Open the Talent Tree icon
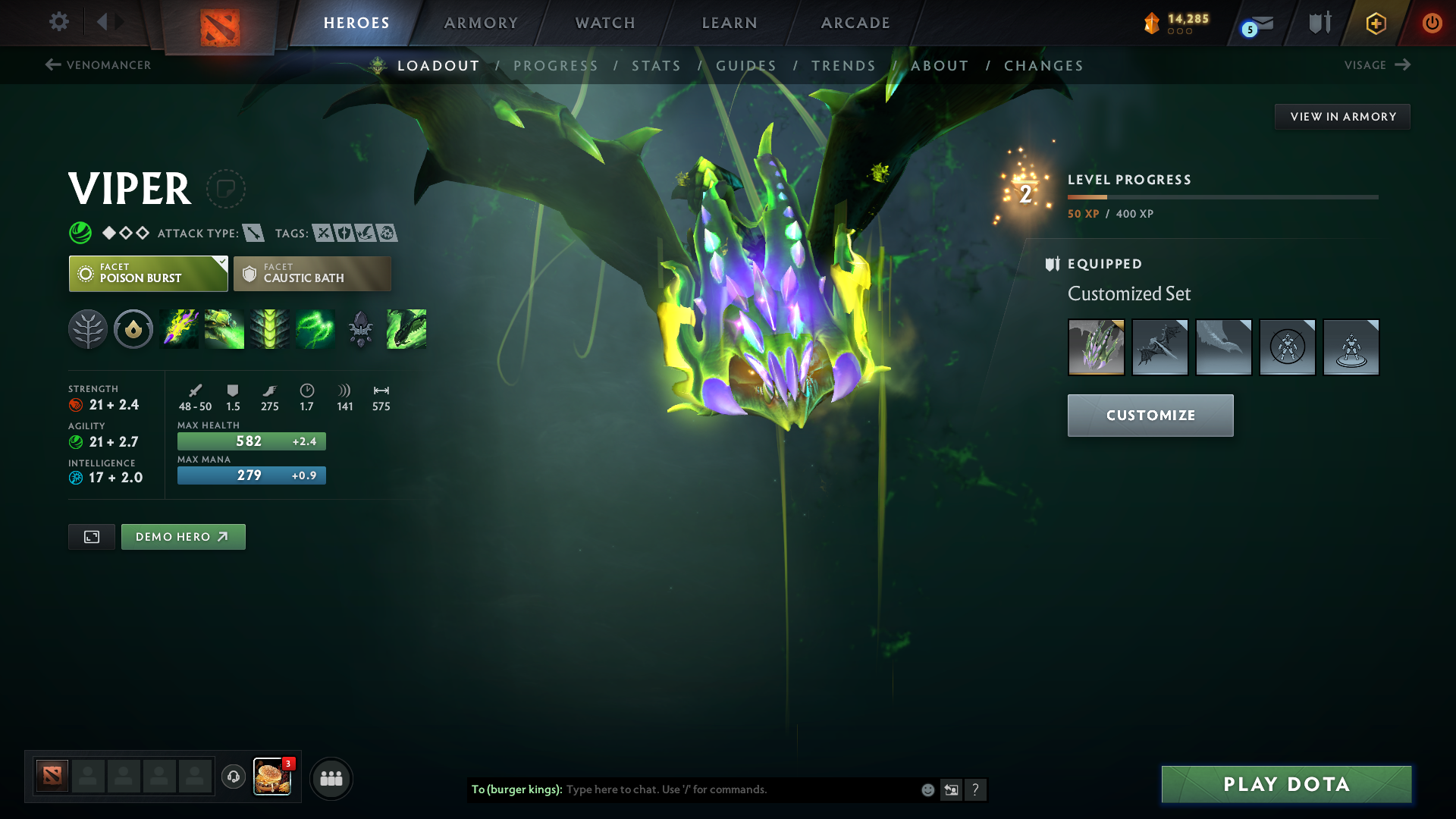 point(87,328)
